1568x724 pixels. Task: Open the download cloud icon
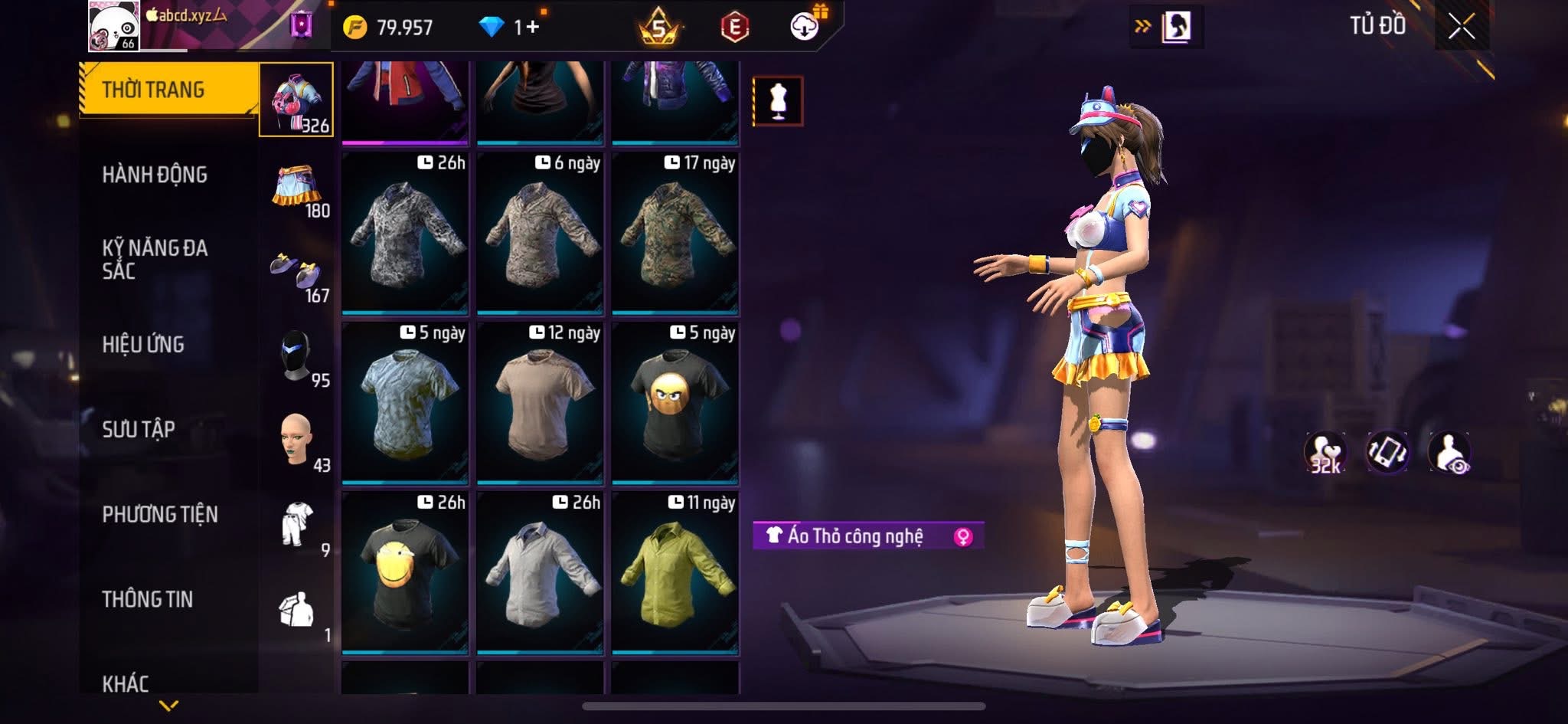pos(805,28)
